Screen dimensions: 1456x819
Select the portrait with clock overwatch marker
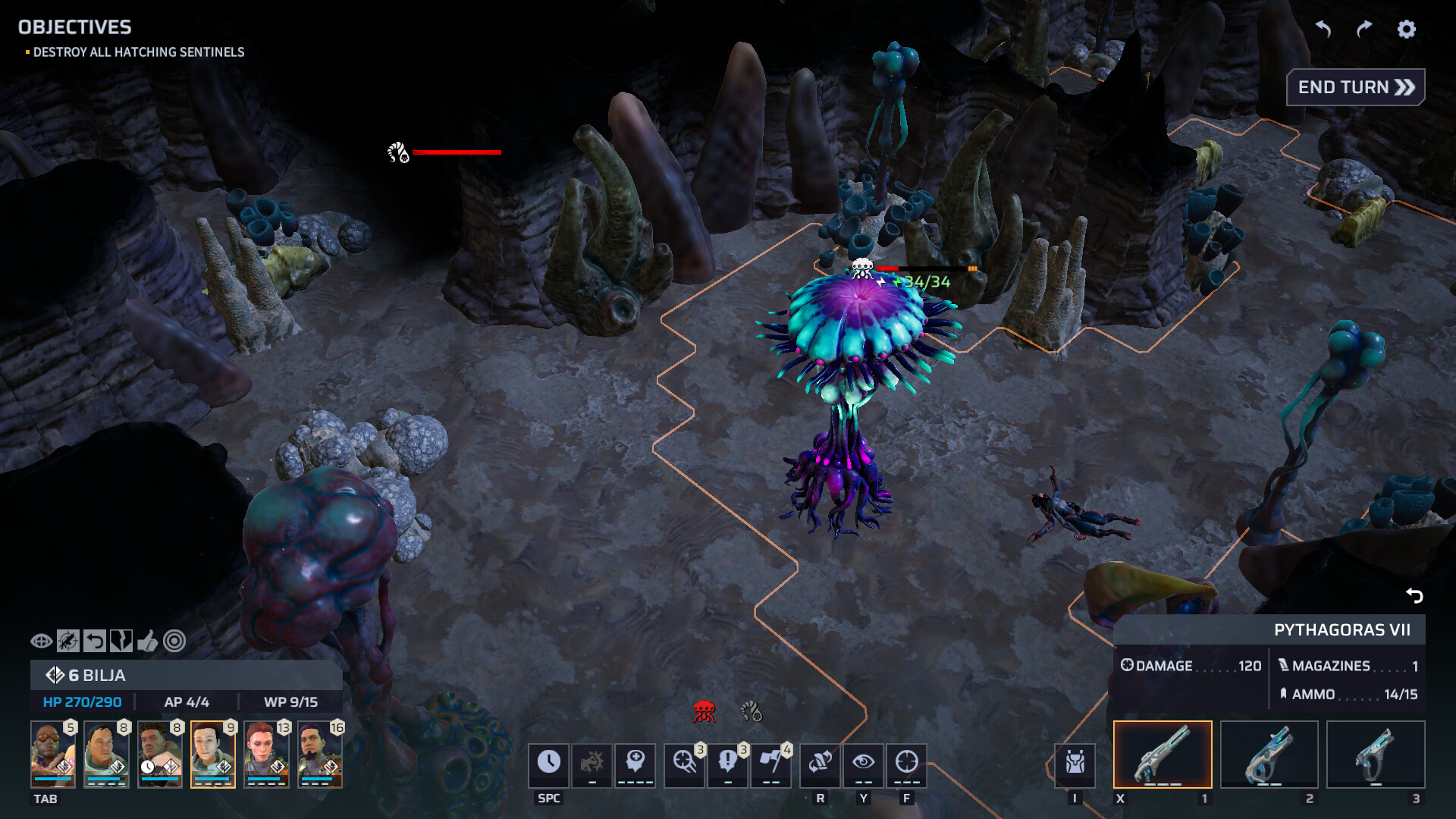(160, 754)
